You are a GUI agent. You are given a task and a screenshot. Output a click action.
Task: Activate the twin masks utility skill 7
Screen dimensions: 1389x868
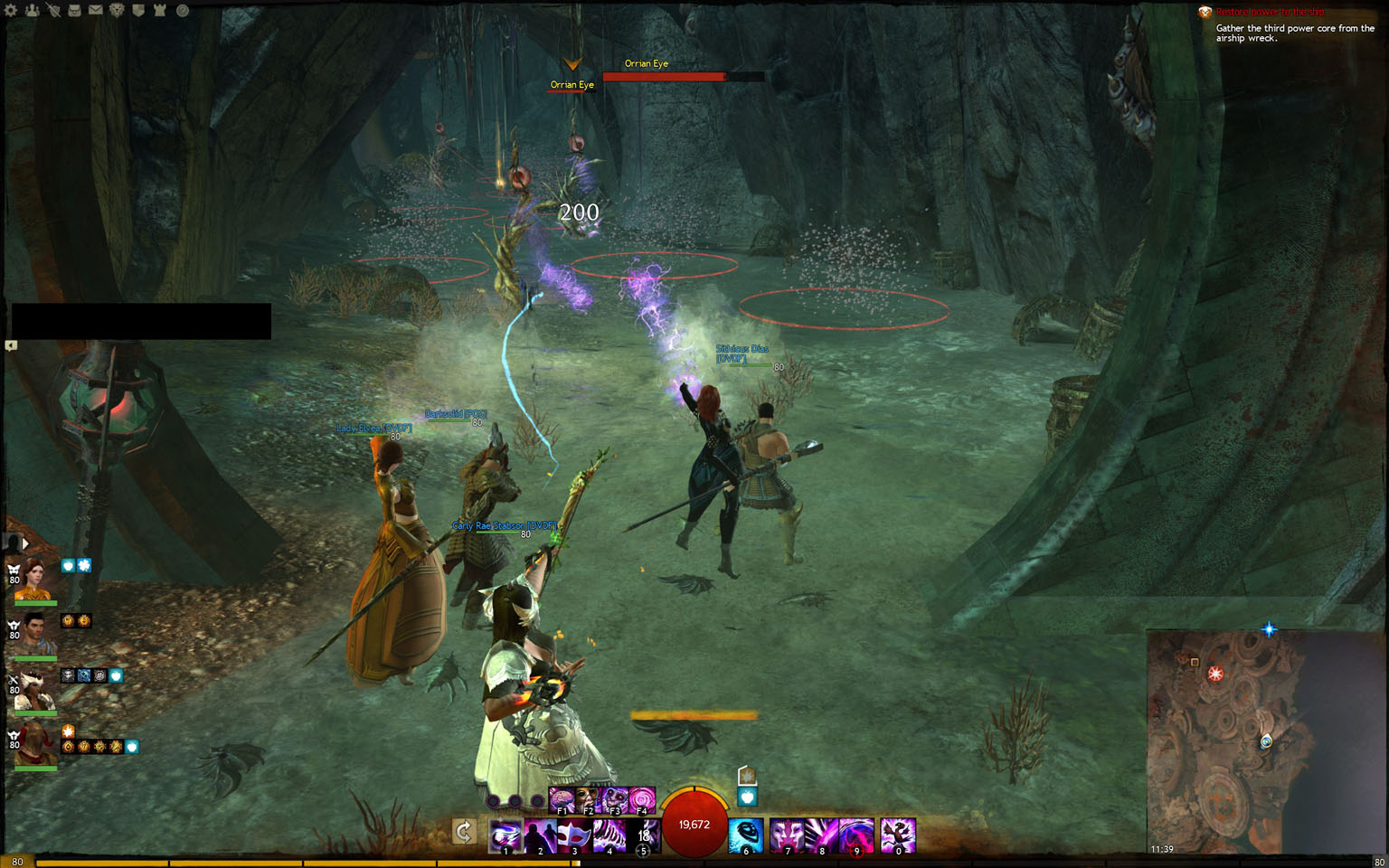pos(787,835)
